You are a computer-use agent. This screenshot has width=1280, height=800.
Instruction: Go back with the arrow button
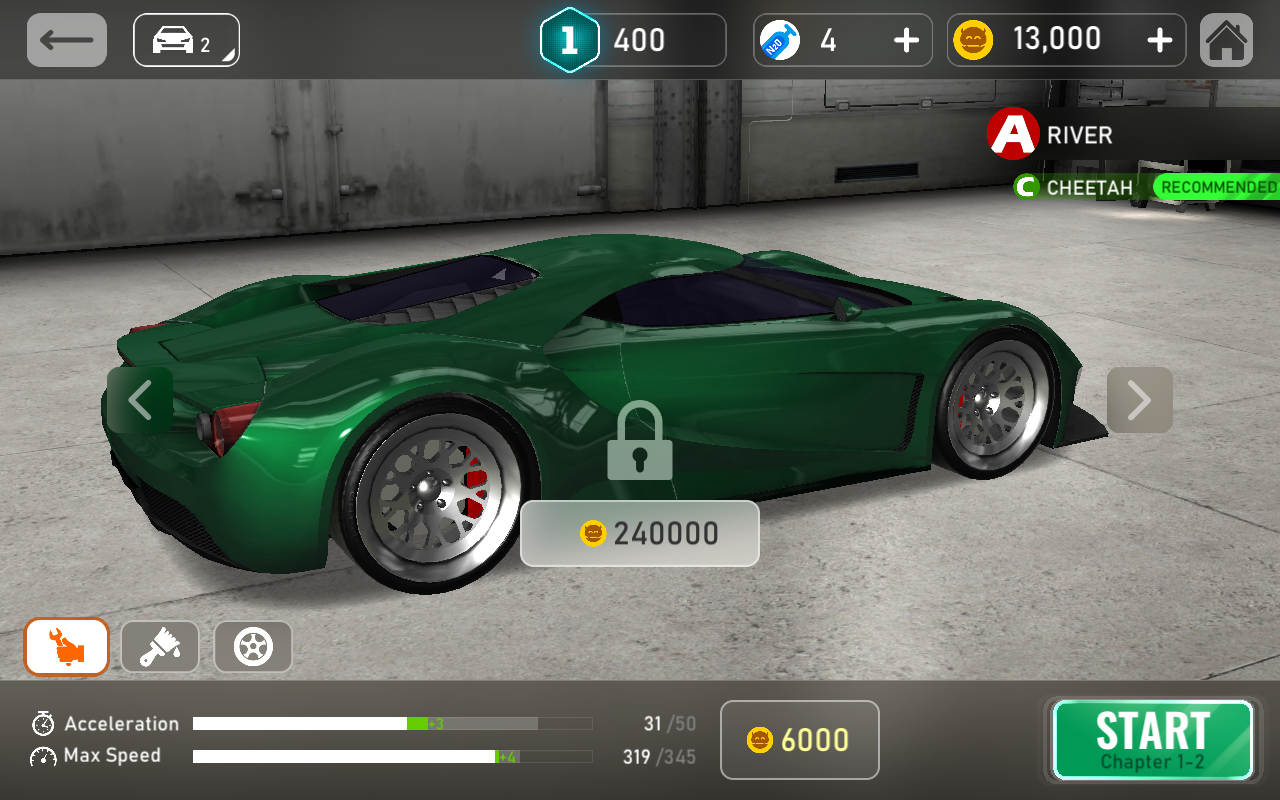67,40
